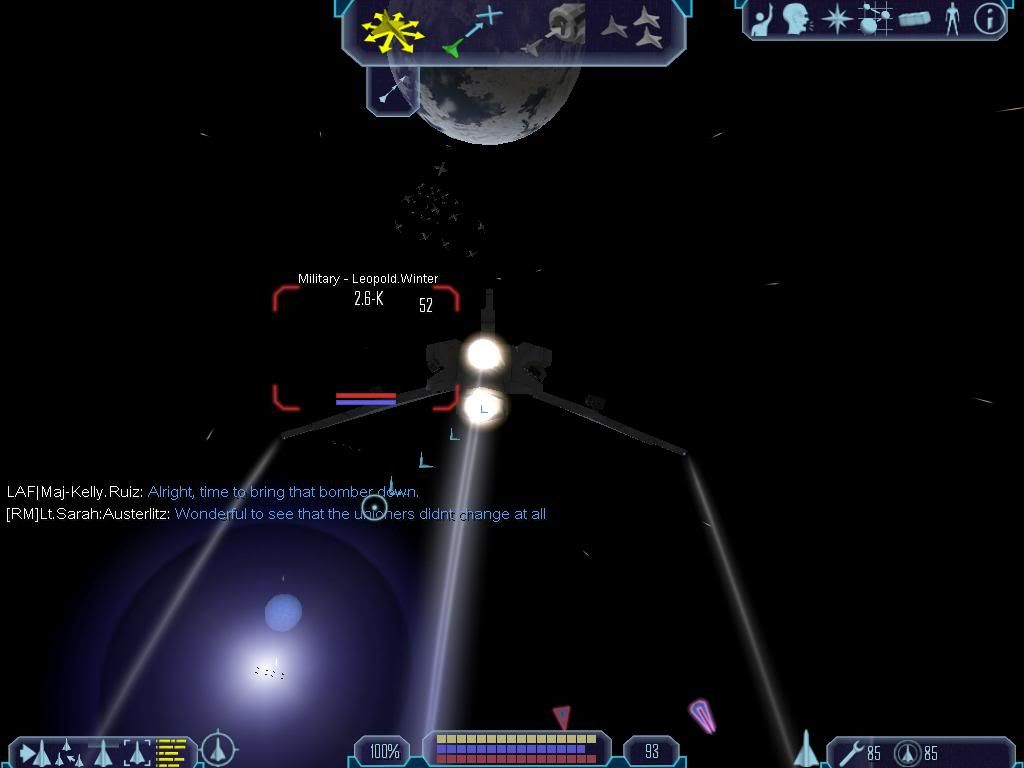This screenshot has height=768, width=1024.
Task: Use the circled ship shield battery icon
Action: tap(908, 752)
